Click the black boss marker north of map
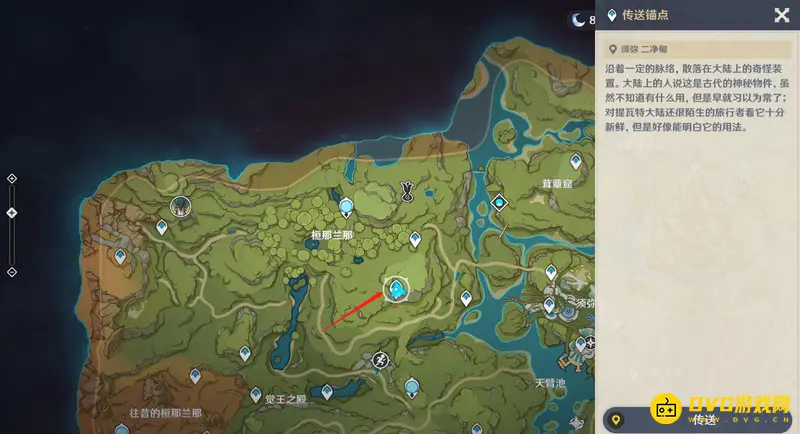This screenshot has width=800, height=434. point(407,188)
